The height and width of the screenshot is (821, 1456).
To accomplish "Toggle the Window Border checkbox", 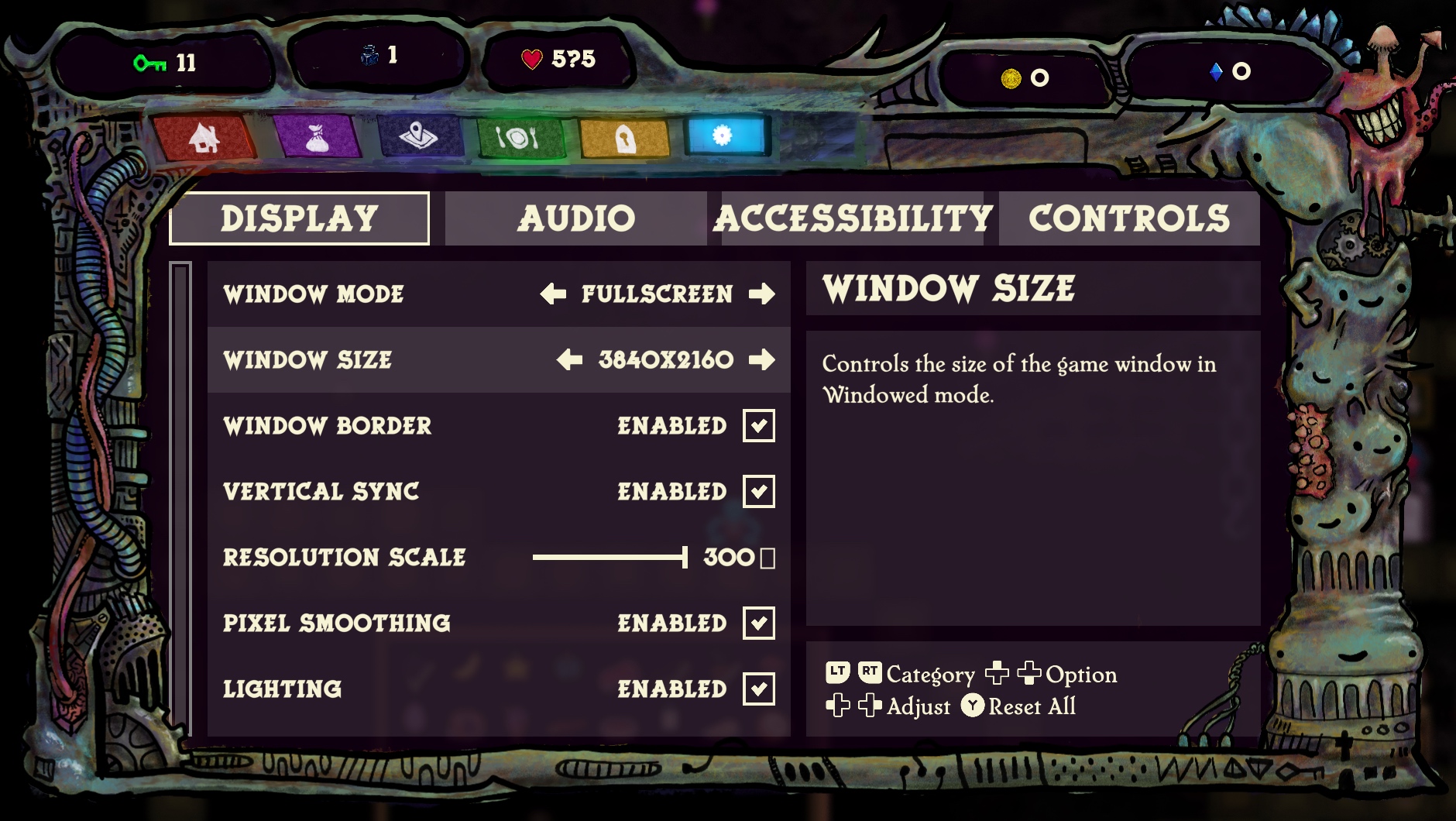I will point(759,426).
